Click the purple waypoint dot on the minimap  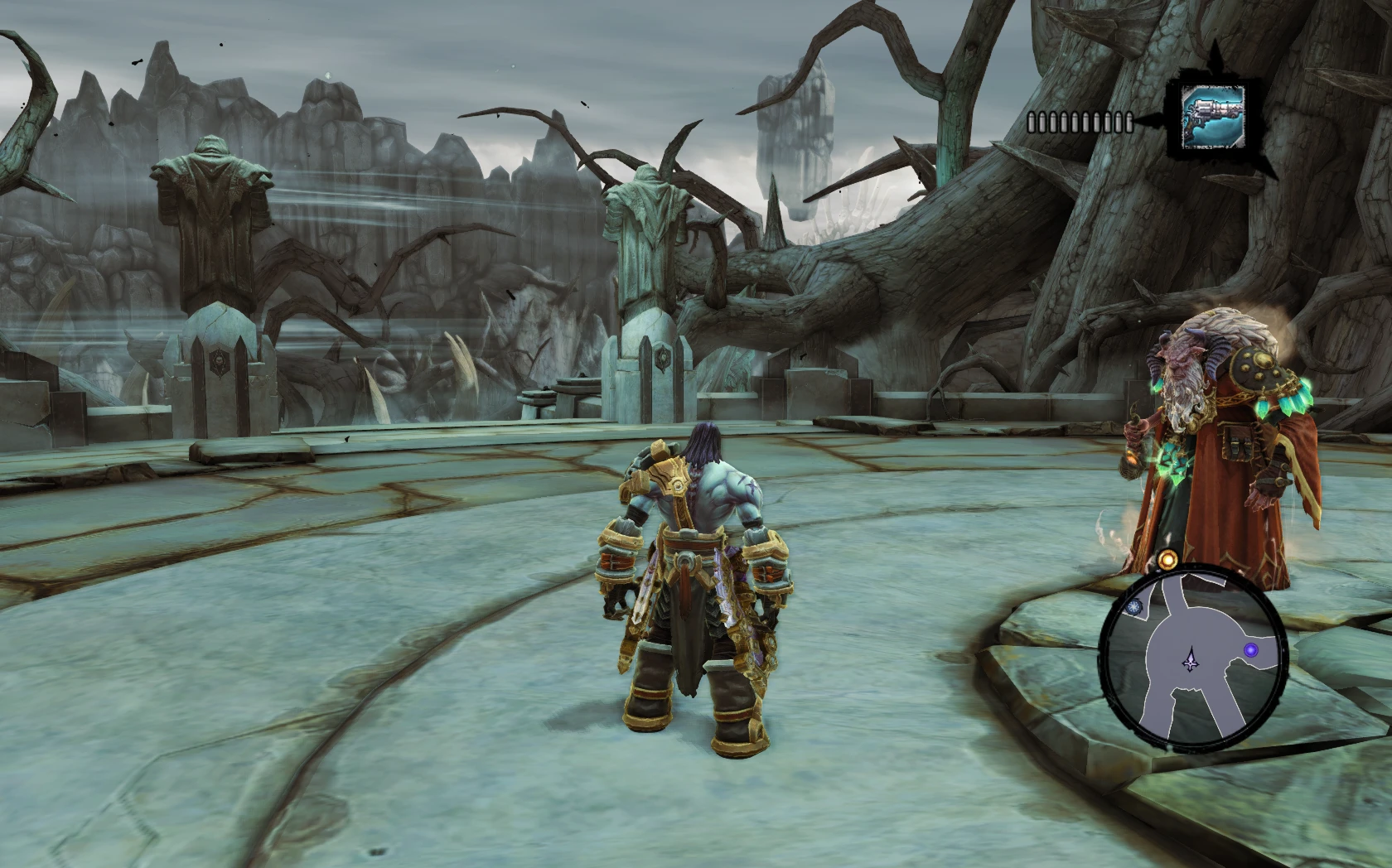click(x=1253, y=649)
